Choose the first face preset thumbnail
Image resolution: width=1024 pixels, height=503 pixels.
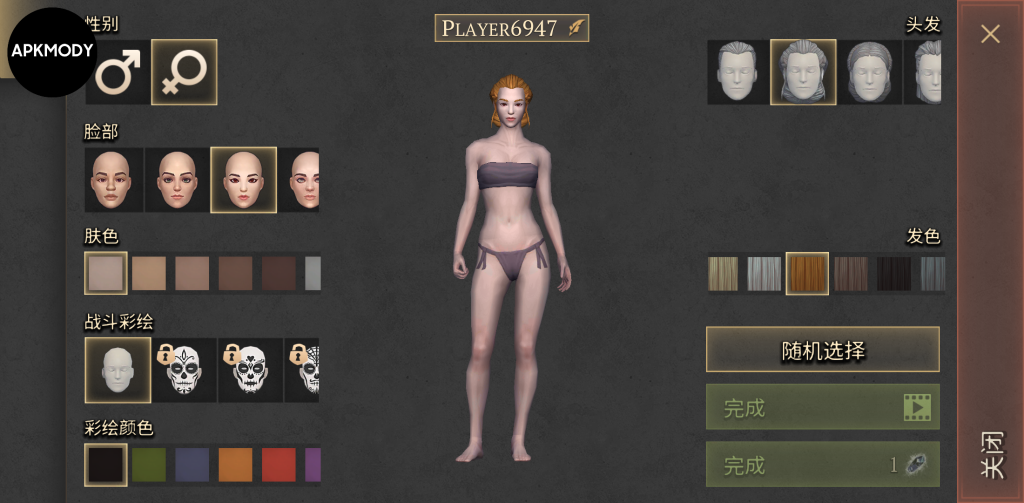113,180
